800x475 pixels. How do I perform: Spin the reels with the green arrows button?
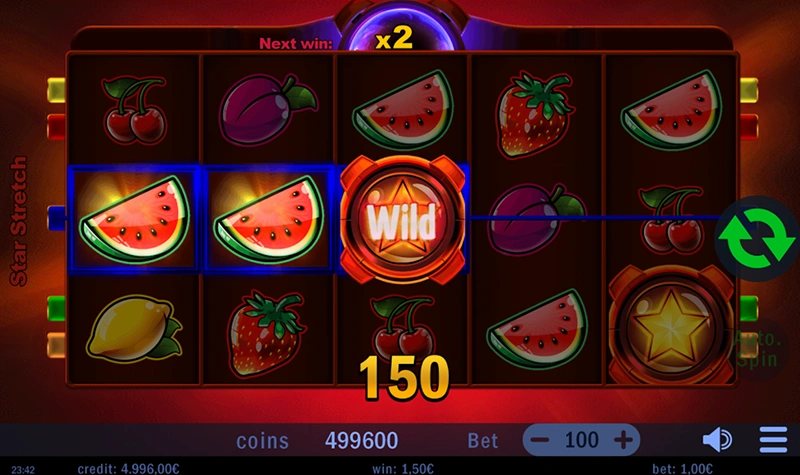(750, 235)
